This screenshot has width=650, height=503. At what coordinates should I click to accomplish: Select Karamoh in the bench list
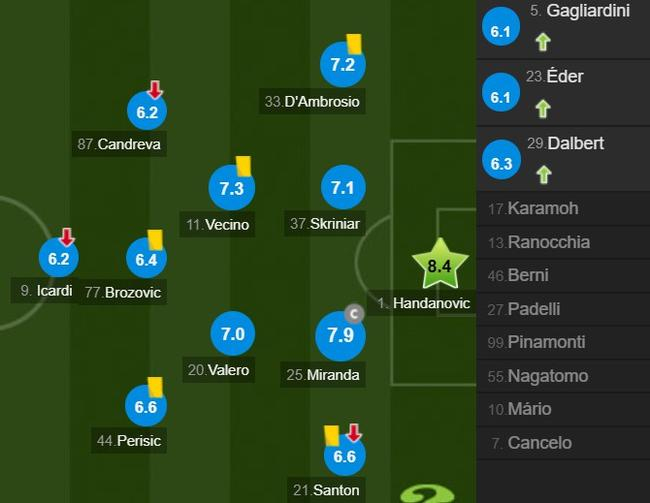click(563, 209)
